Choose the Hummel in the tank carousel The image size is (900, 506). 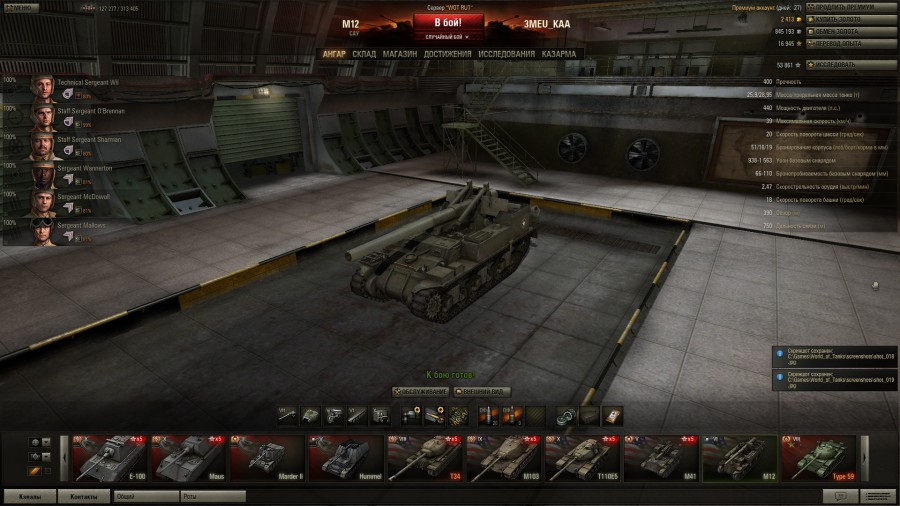click(x=344, y=459)
